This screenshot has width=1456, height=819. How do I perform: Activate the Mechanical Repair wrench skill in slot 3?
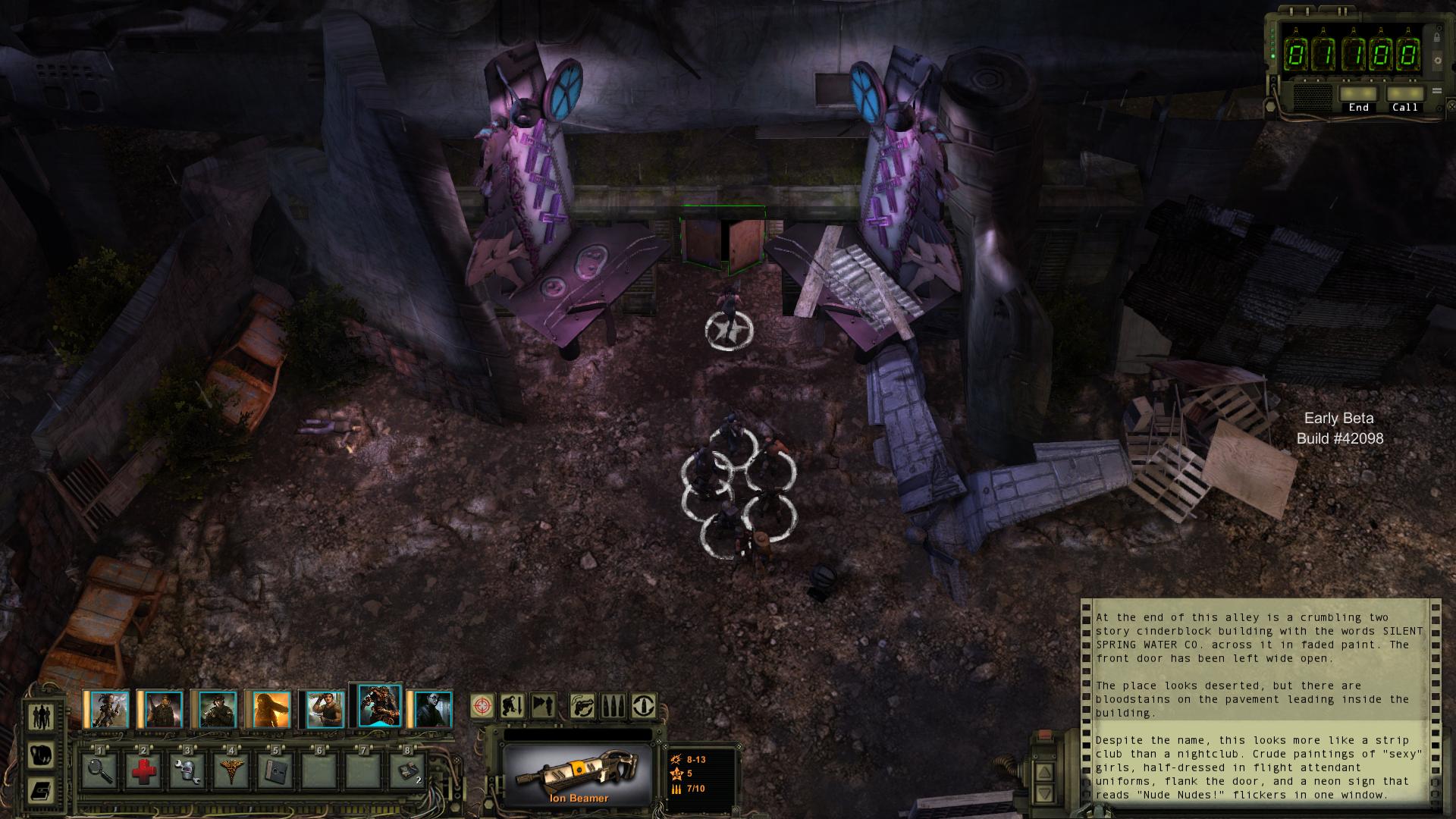point(186,770)
